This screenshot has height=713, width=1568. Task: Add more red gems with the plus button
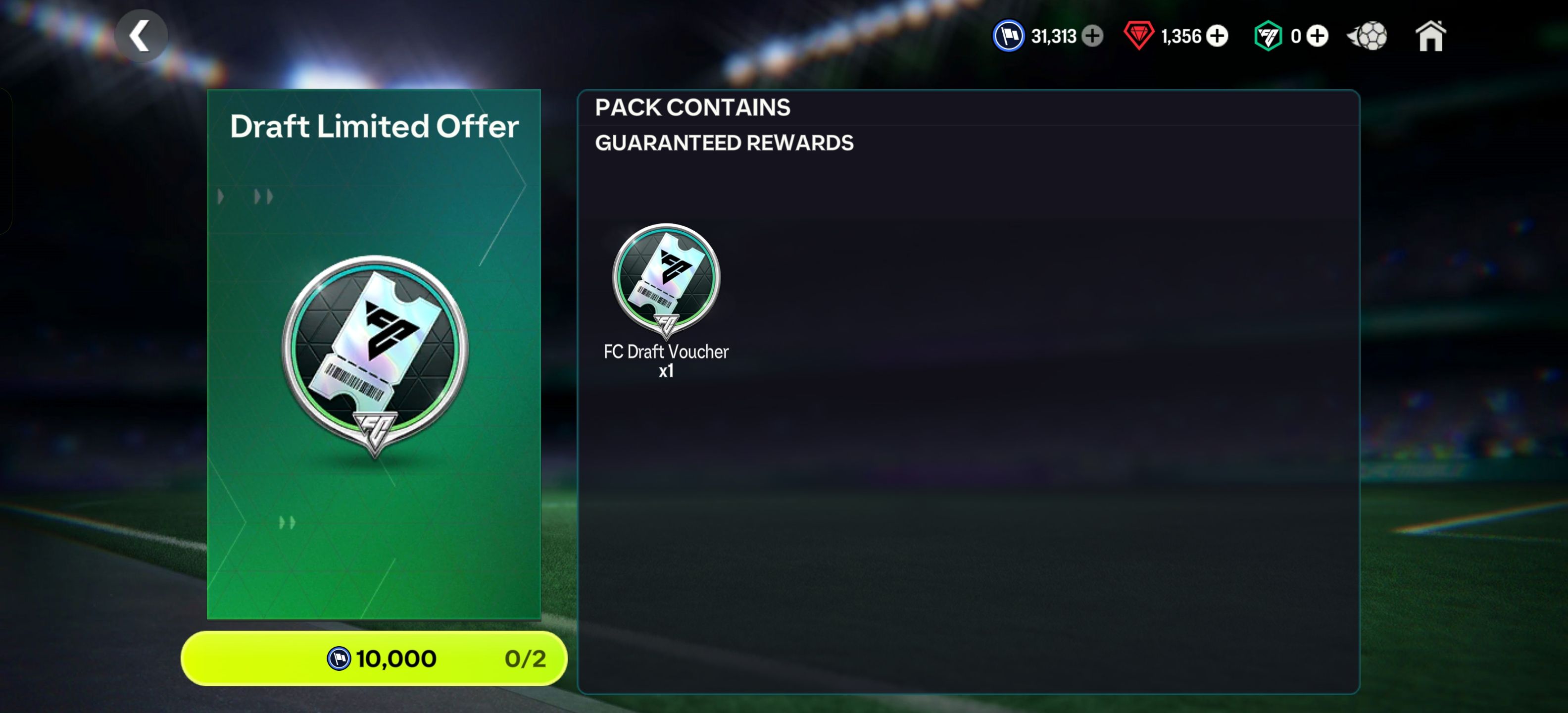pos(1218,36)
